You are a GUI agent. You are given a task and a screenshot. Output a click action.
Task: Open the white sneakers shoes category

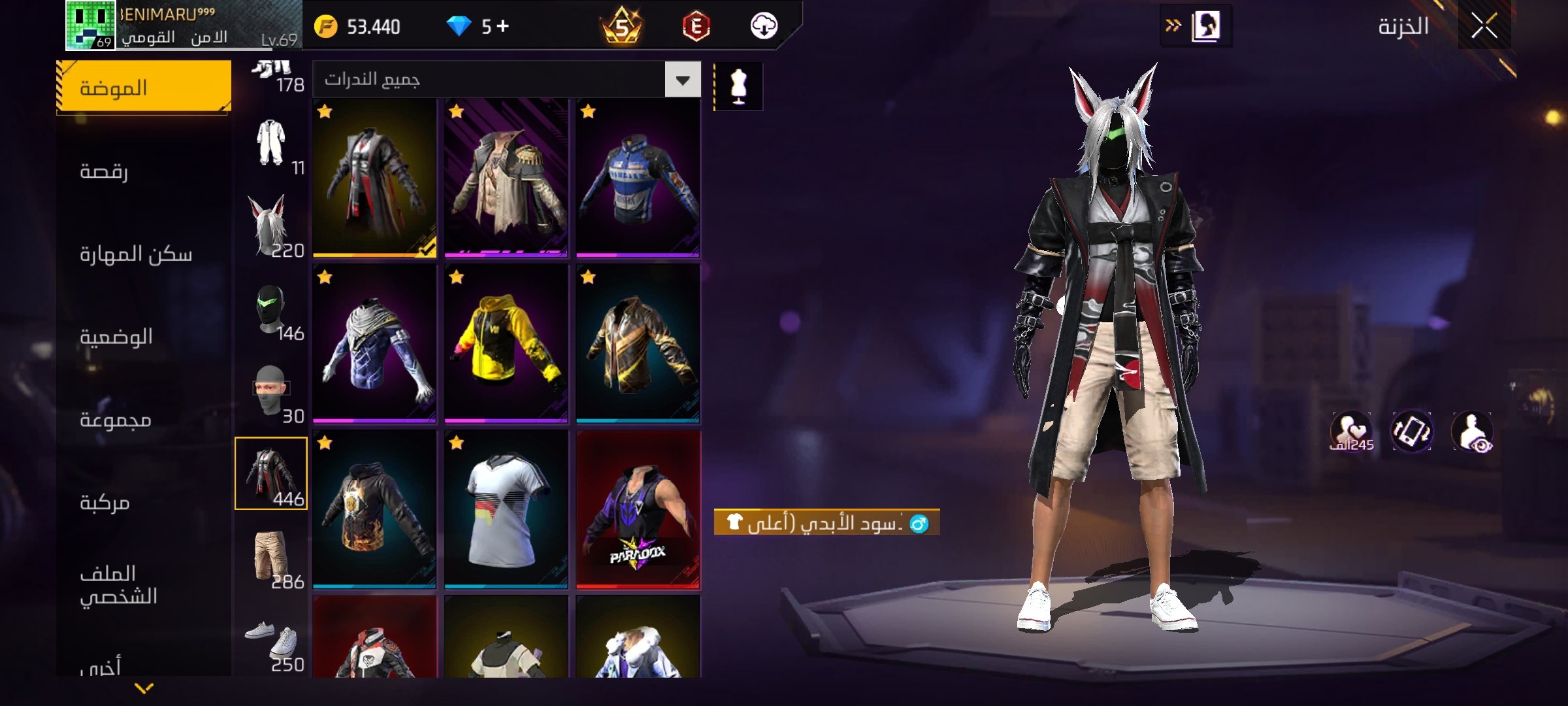[x=271, y=641]
